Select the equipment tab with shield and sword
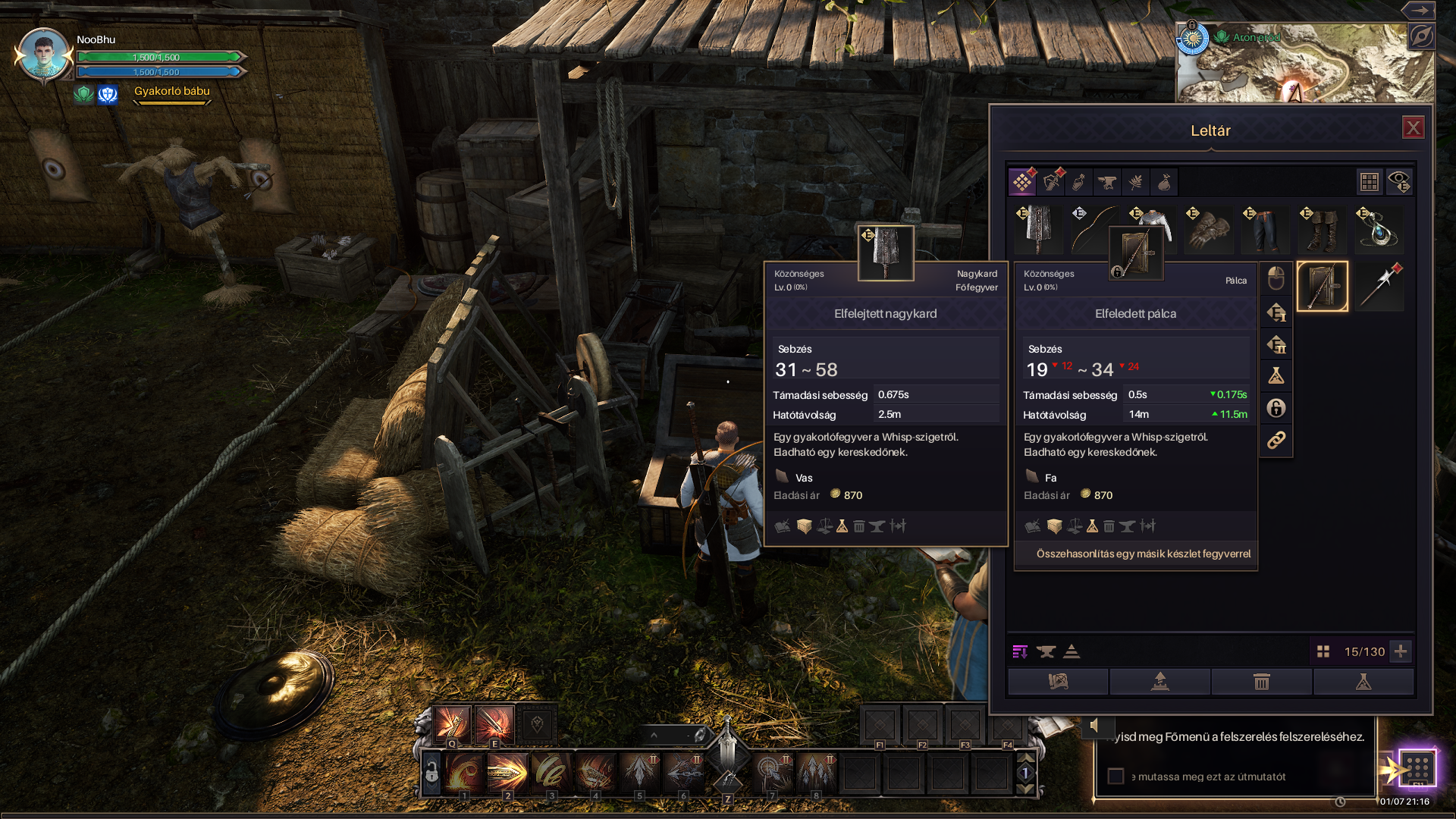 [1051, 182]
